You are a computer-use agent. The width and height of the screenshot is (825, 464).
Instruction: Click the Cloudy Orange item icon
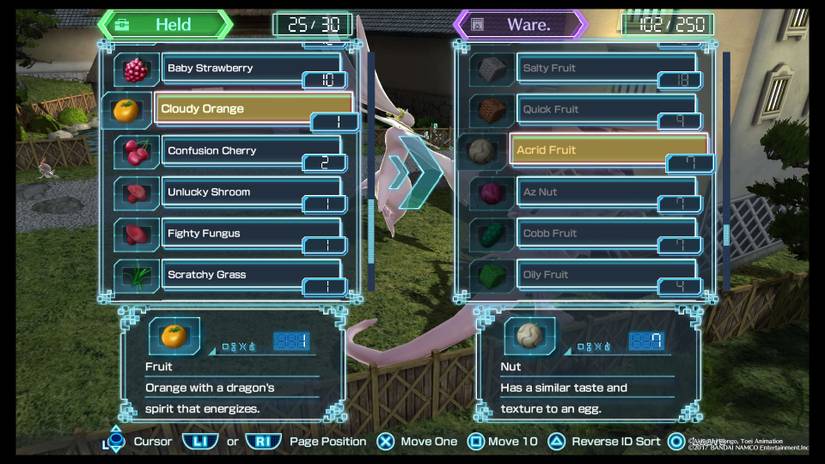point(126,110)
